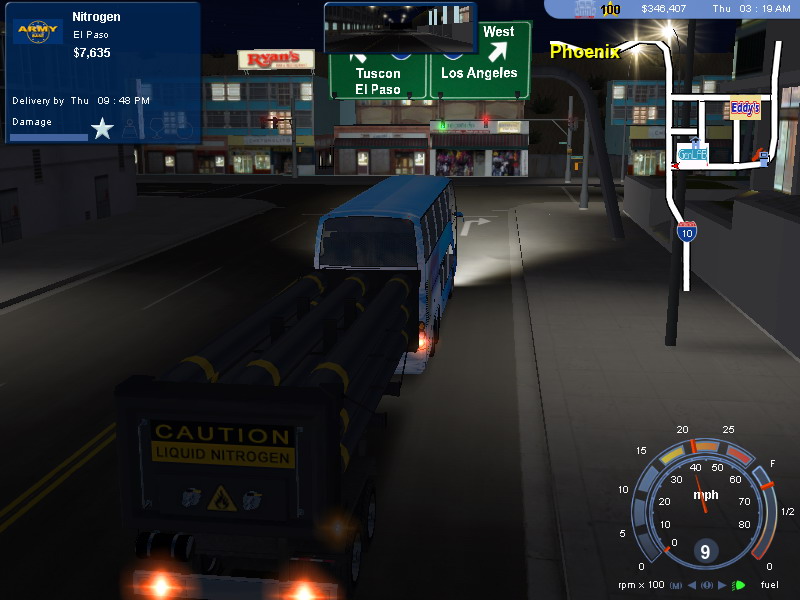The image size is (800, 600).
Task: Open the company icon beside the 100 rating
Action: pos(586,9)
